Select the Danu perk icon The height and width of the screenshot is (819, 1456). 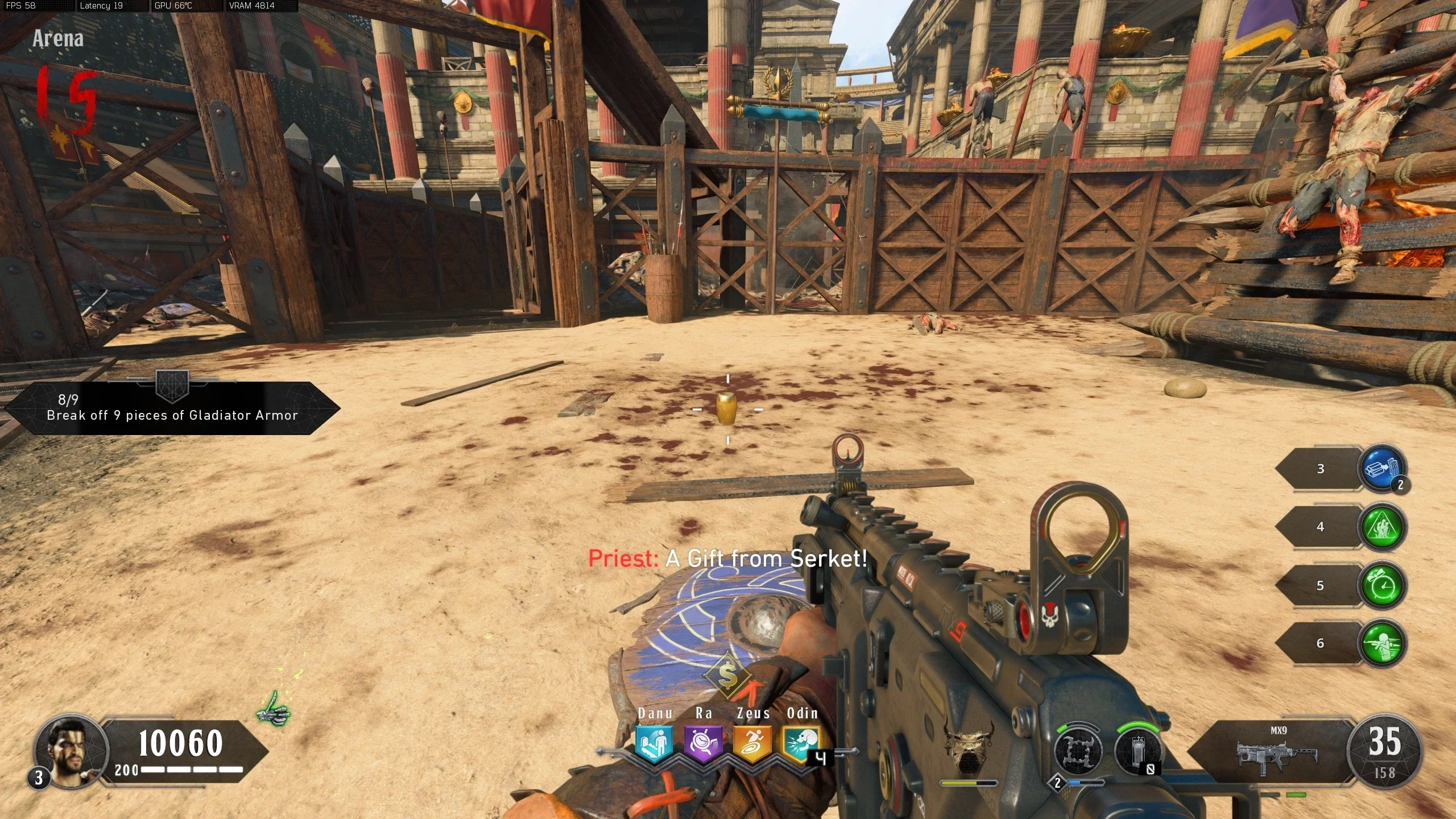[654, 743]
